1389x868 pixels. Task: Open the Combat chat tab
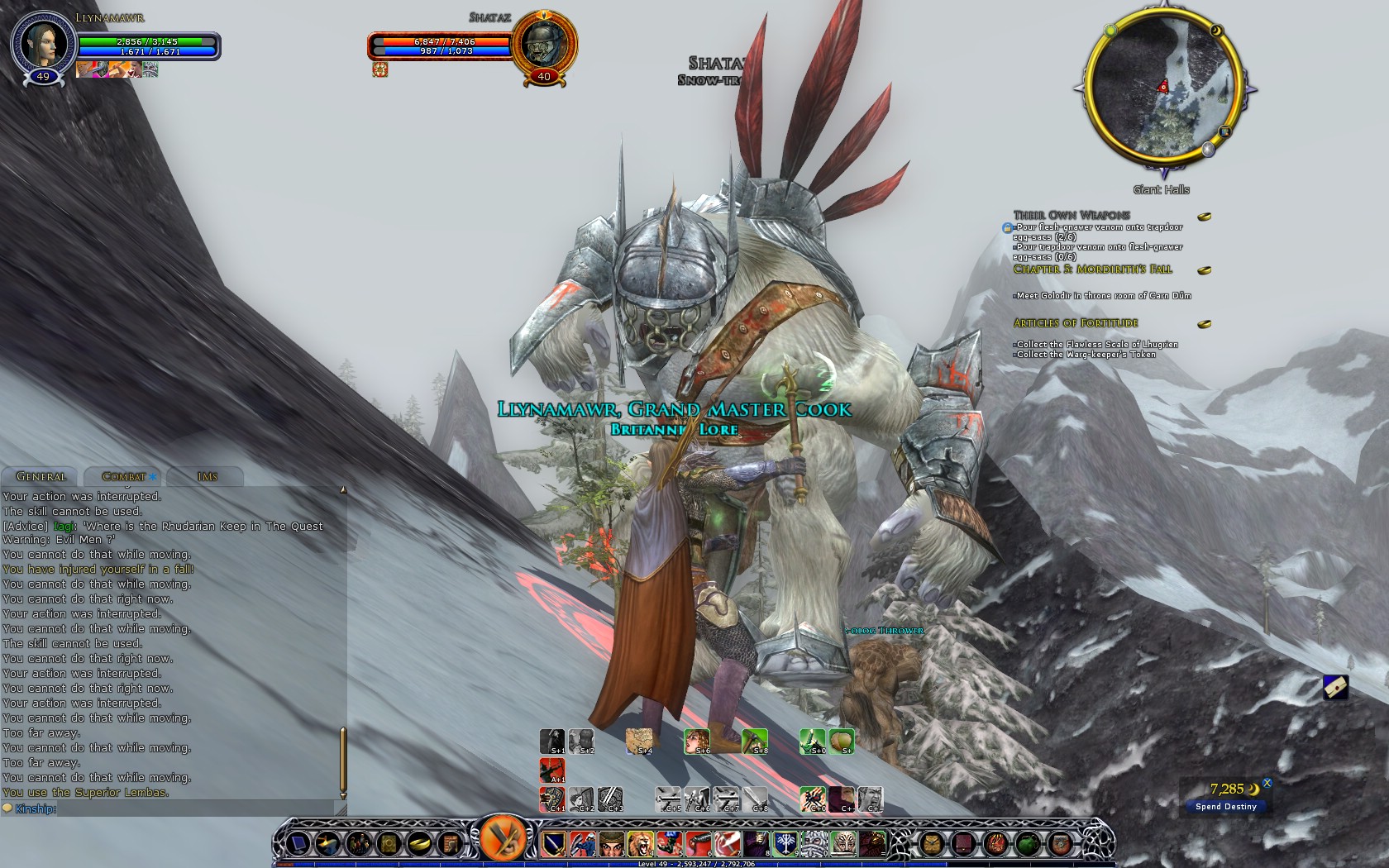click(124, 476)
